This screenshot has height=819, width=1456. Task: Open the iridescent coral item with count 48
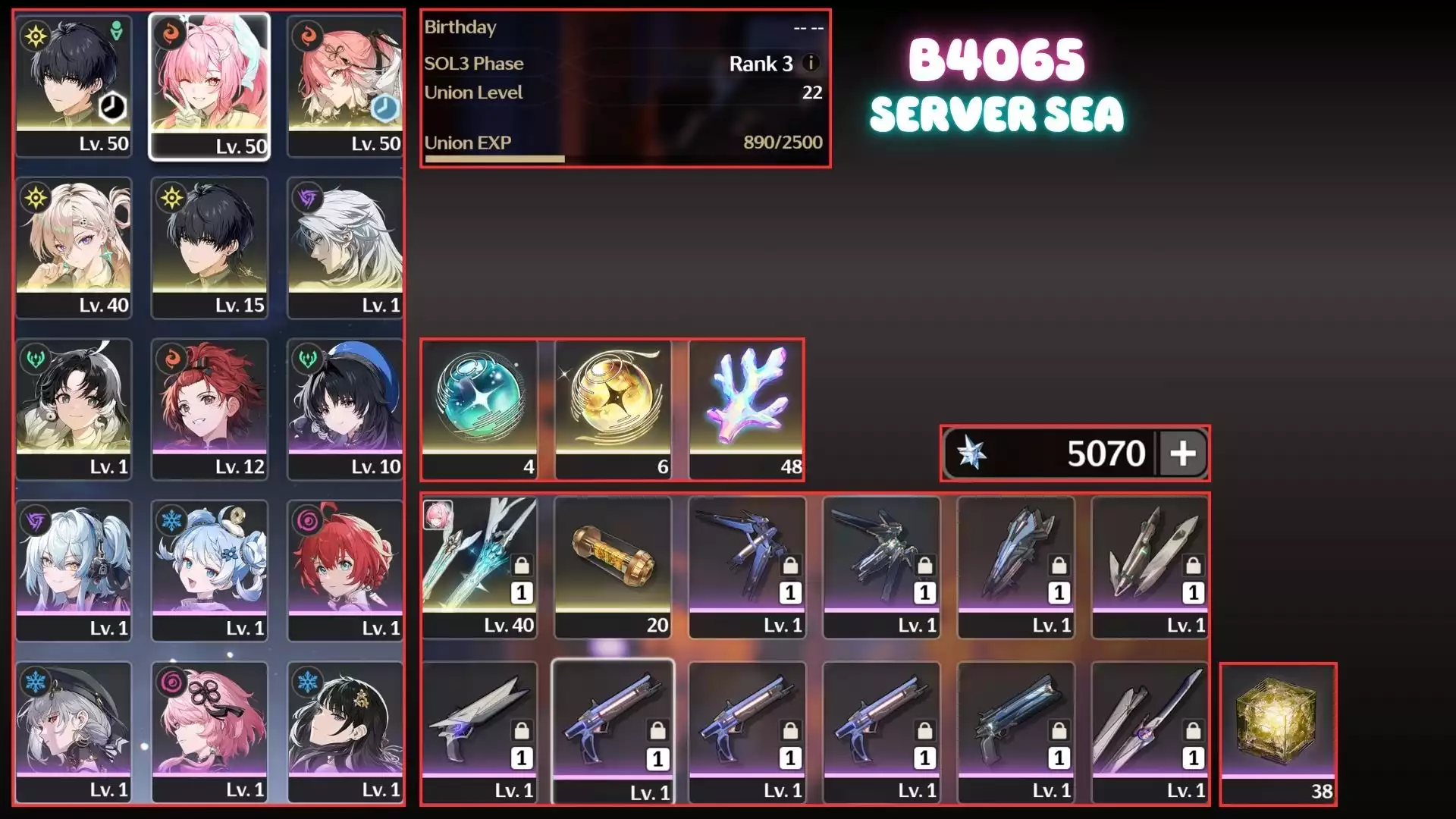pyautogui.click(x=747, y=409)
